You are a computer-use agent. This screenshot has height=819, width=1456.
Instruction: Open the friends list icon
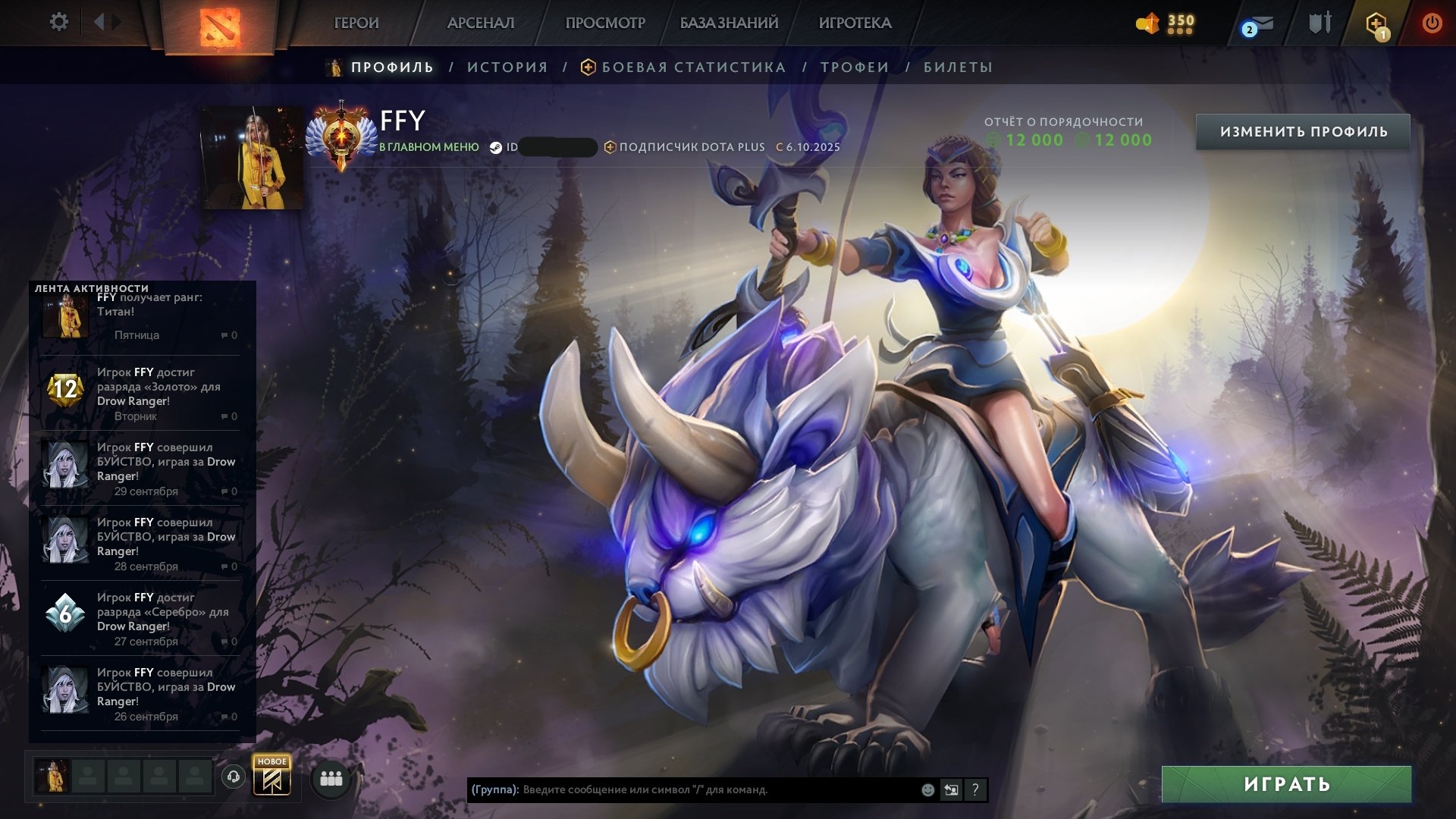pyautogui.click(x=331, y=779)
